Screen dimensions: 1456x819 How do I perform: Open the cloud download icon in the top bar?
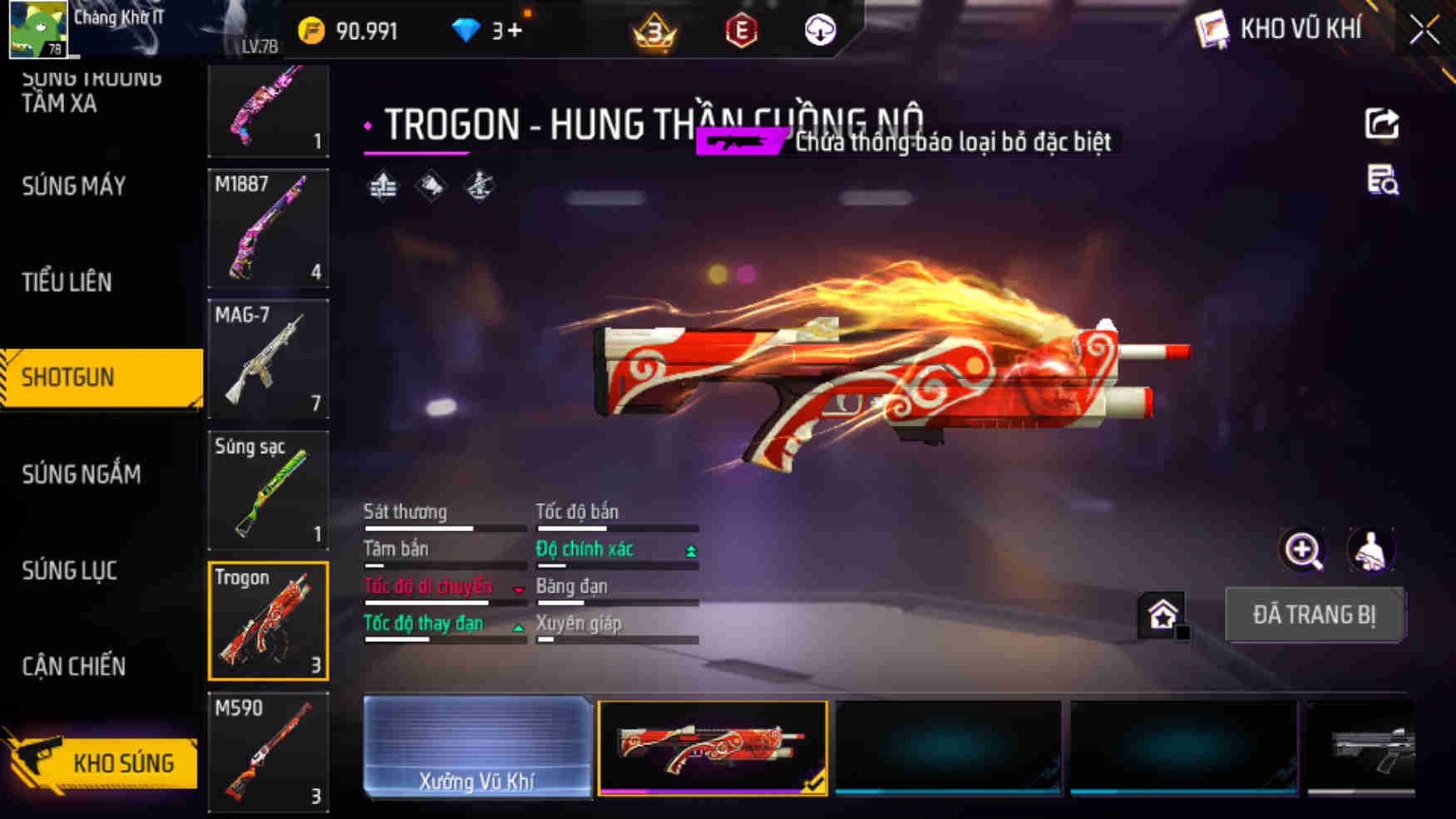pyautogui.click(x=819, y=31)
